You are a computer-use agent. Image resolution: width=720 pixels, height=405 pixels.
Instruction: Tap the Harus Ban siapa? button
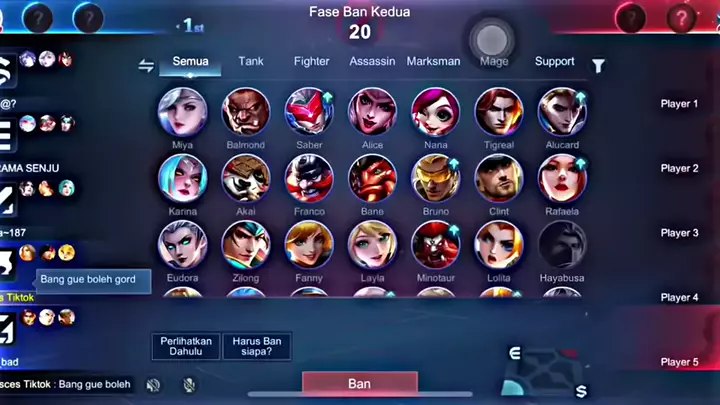coord(257,347)
